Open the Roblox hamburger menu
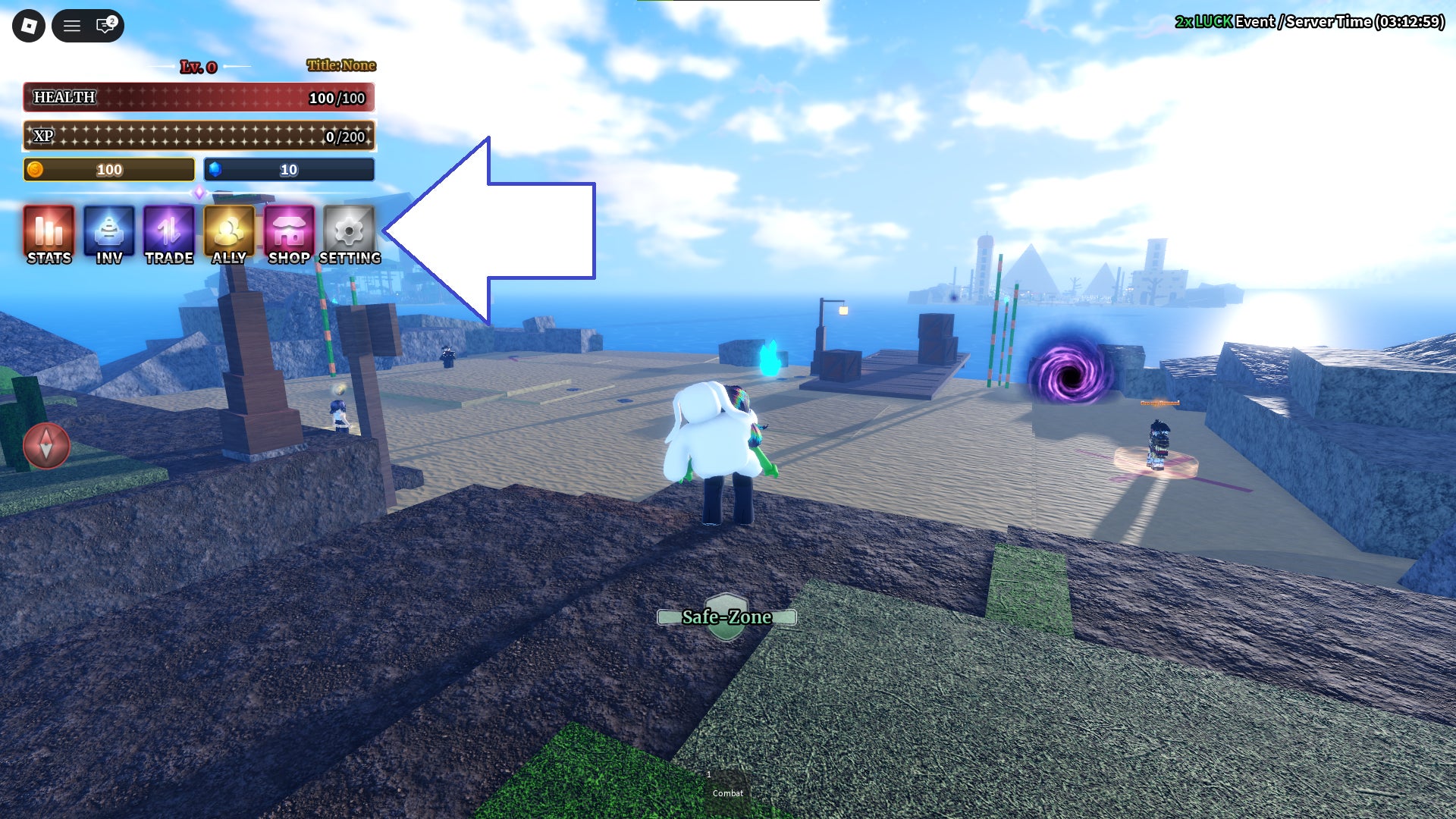Image resolution: width=1456 pixels, height=819 pixels. pyautogui.click(x=72, y=26)
